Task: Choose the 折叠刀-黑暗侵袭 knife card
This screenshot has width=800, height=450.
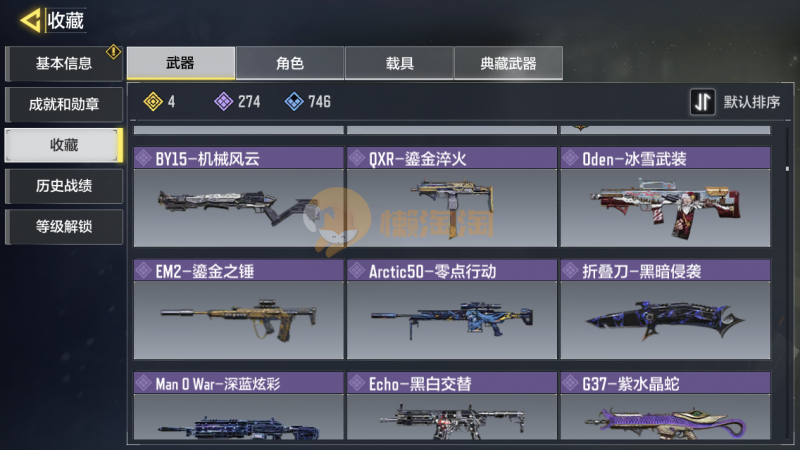Action: click(x=665, y=310)
